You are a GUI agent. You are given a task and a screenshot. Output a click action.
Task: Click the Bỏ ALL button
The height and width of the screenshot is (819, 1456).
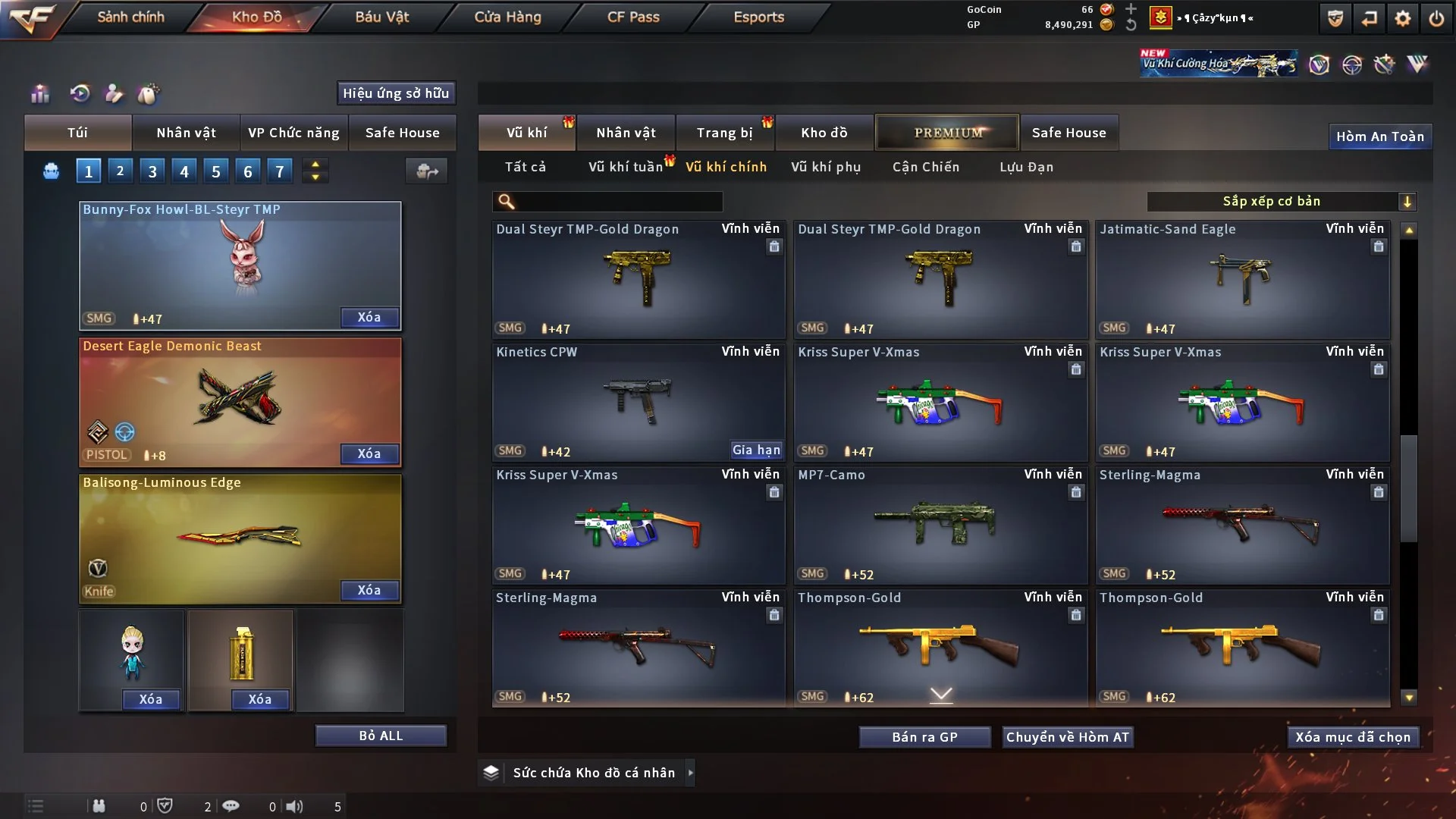381,736
